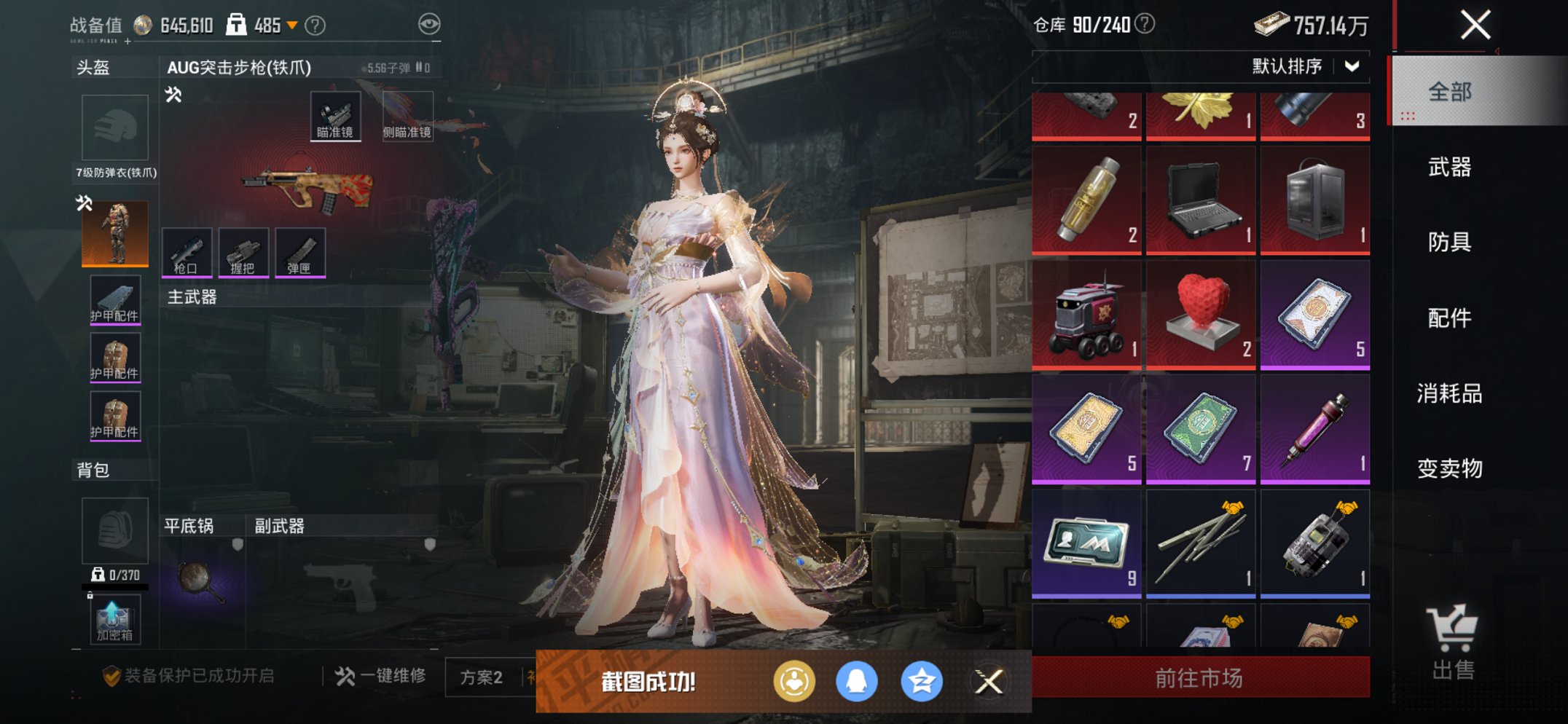
Task: Toggle the eye character preview icon
Action: 431,23
